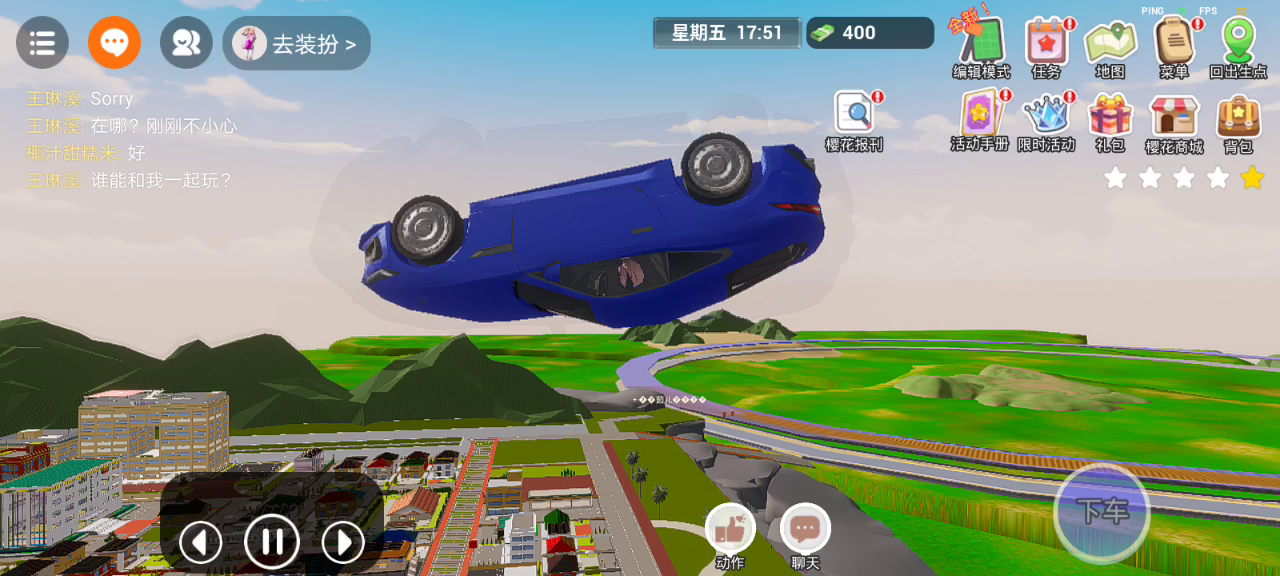Show the 地图 map
This screenshot has width=1280, height=576.
1110,43
